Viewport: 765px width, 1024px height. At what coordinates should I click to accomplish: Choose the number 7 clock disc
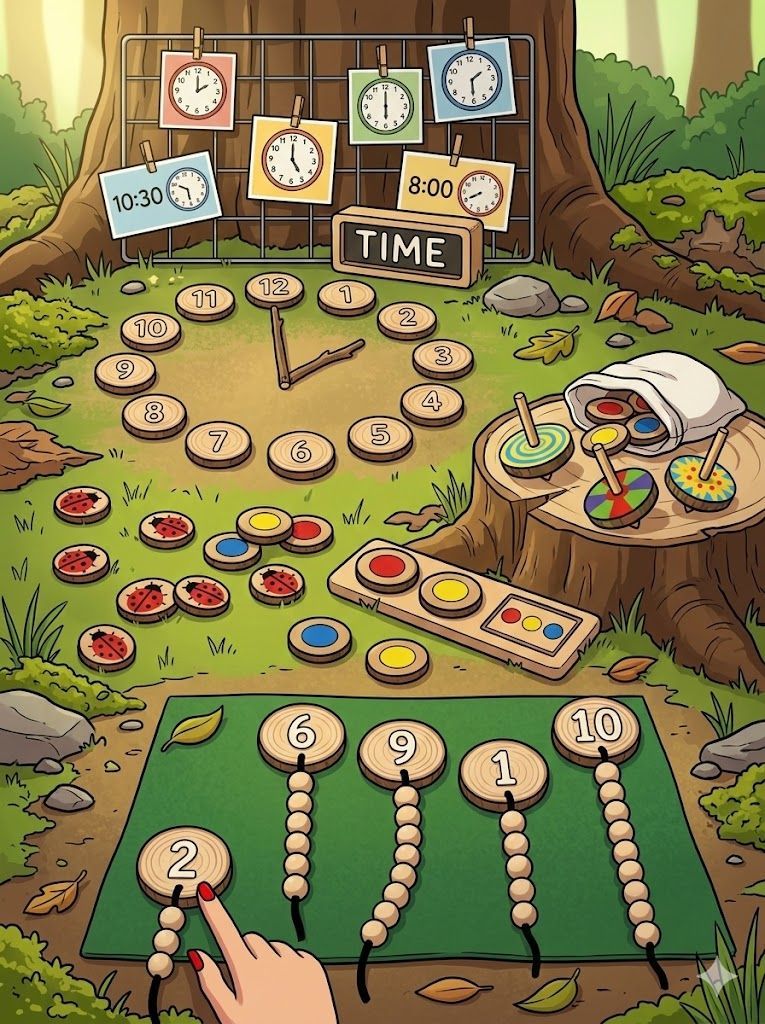[x=218, y=442]
